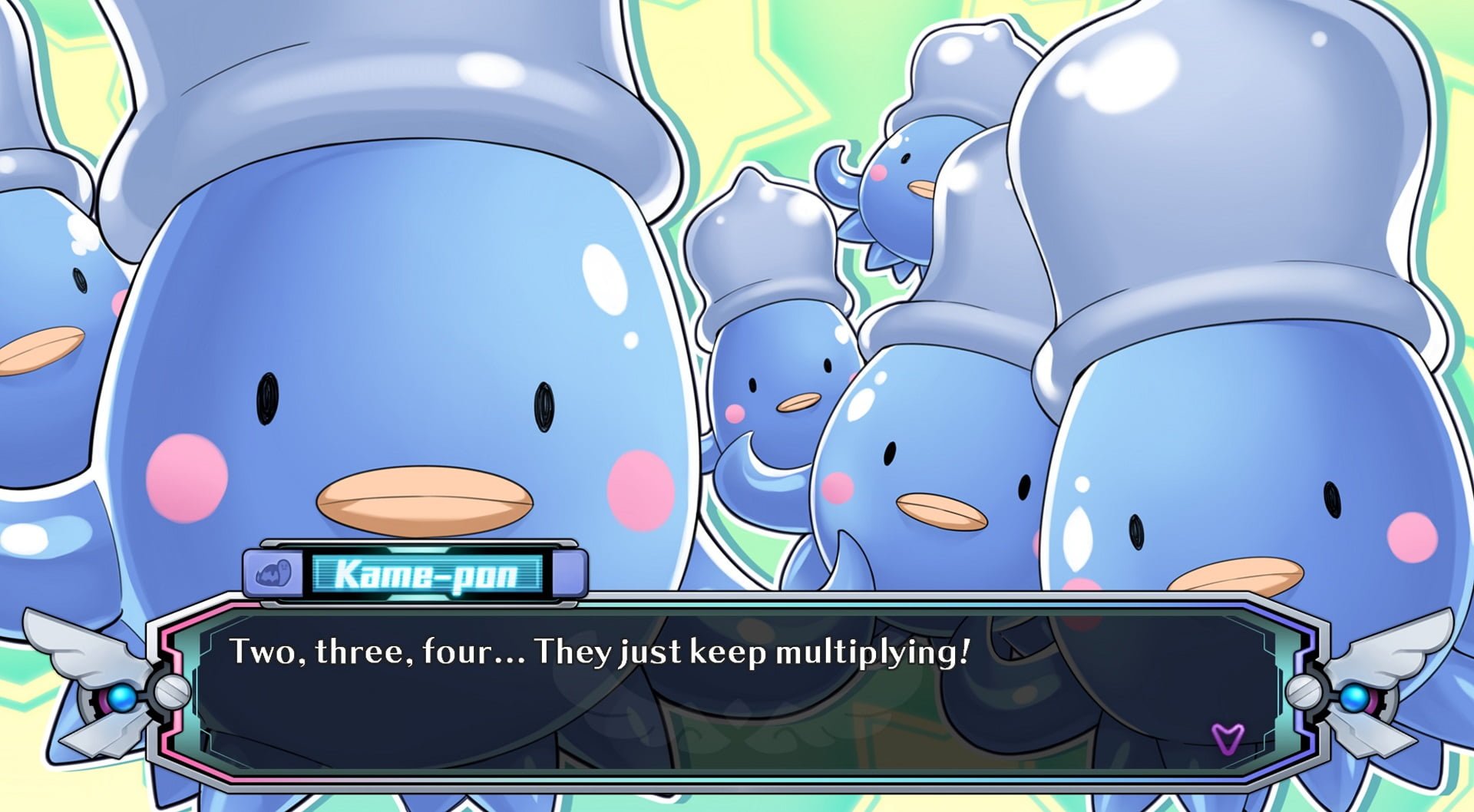Advance the dialogue by clicking the text box

coord(735,691)
